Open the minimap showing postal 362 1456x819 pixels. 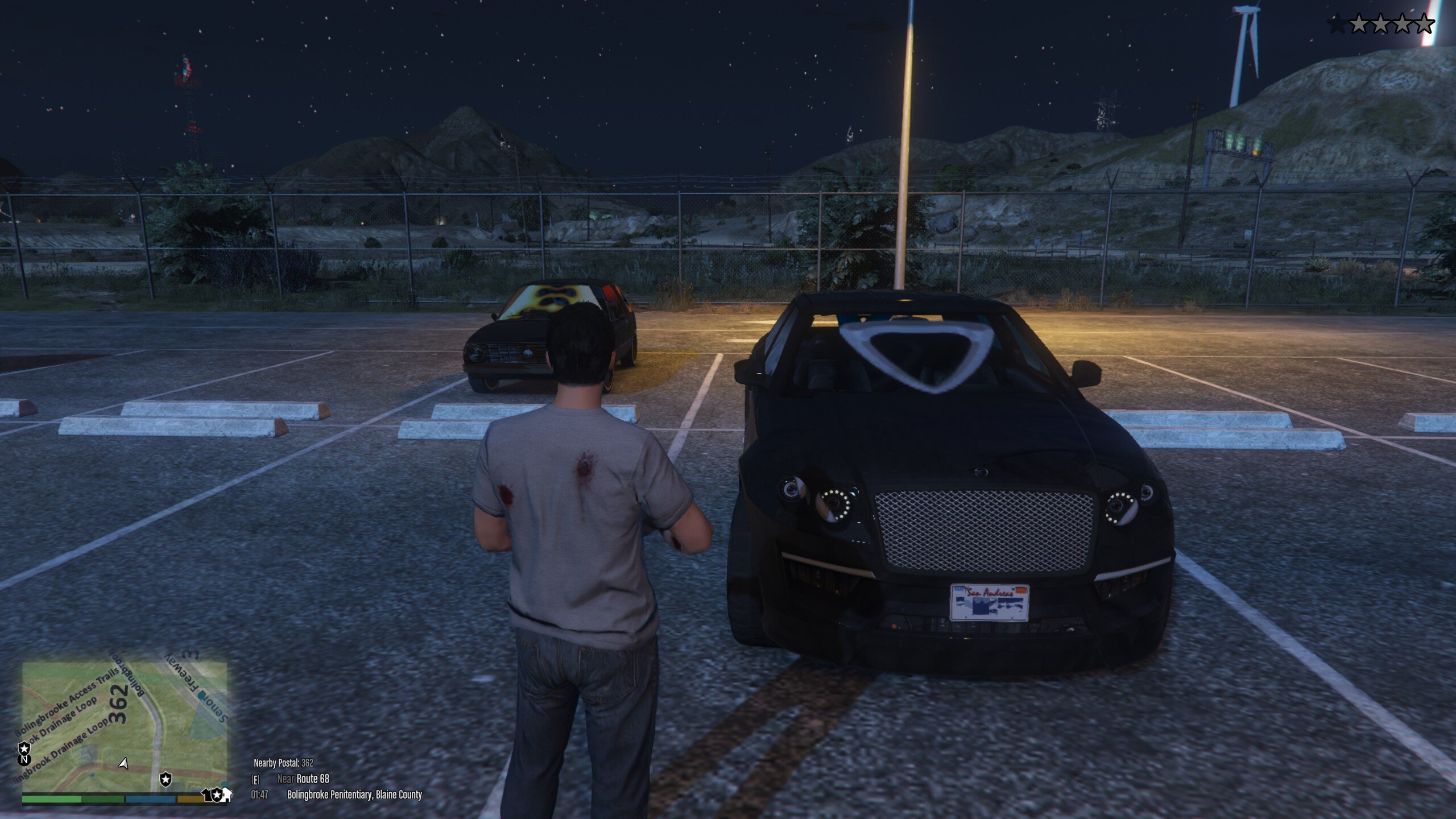click(124, 725)
